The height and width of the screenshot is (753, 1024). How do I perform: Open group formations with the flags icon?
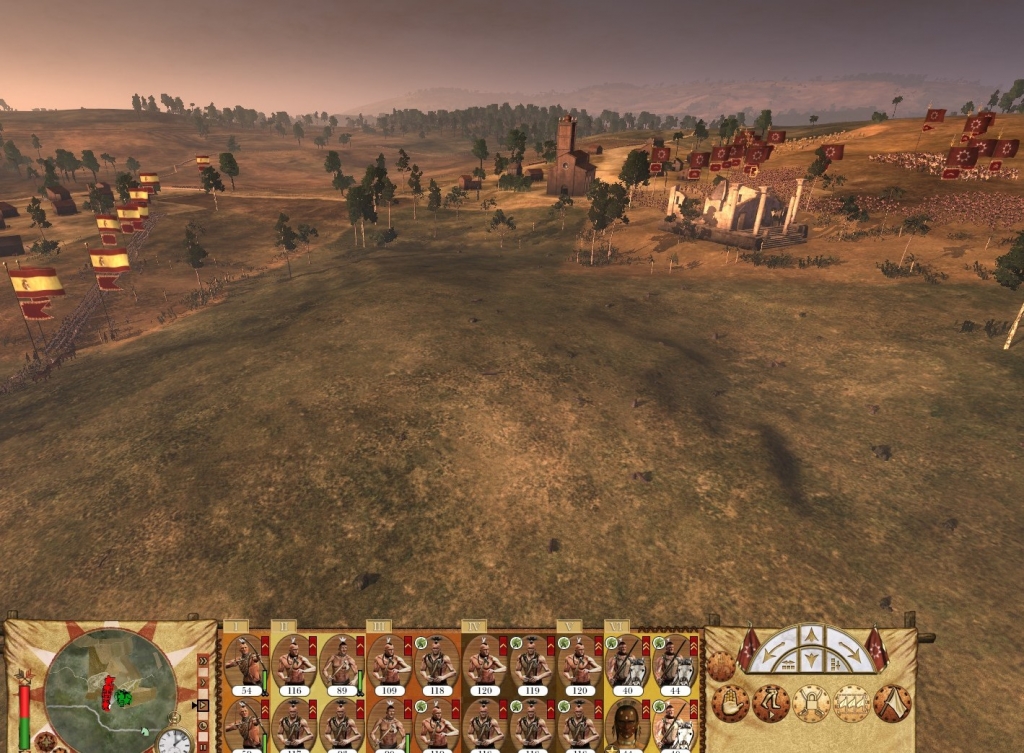pos(852,703)
